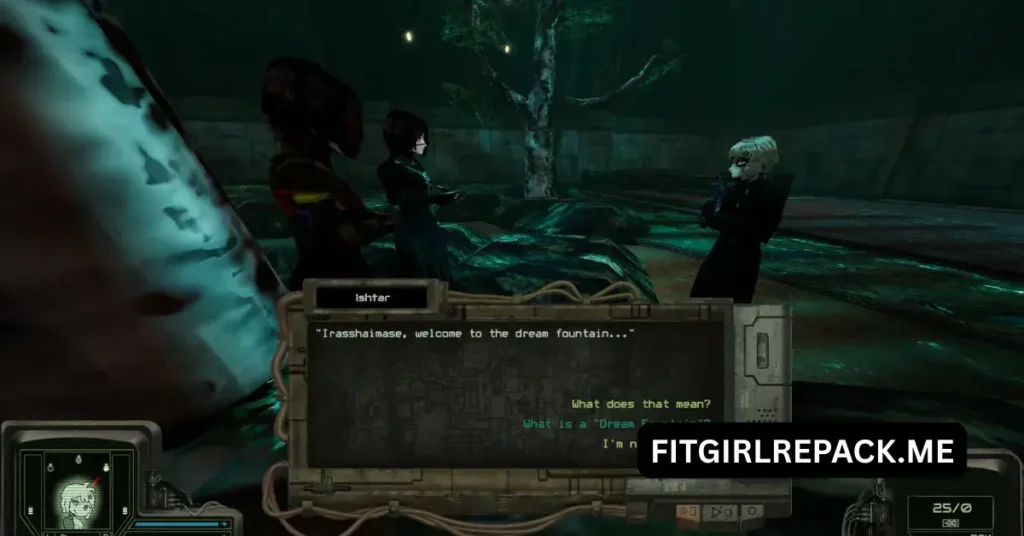This screenshot has width=1024, height=536.
Task: Click the circle button on dialogue panel
Action: tap(751, 513)
